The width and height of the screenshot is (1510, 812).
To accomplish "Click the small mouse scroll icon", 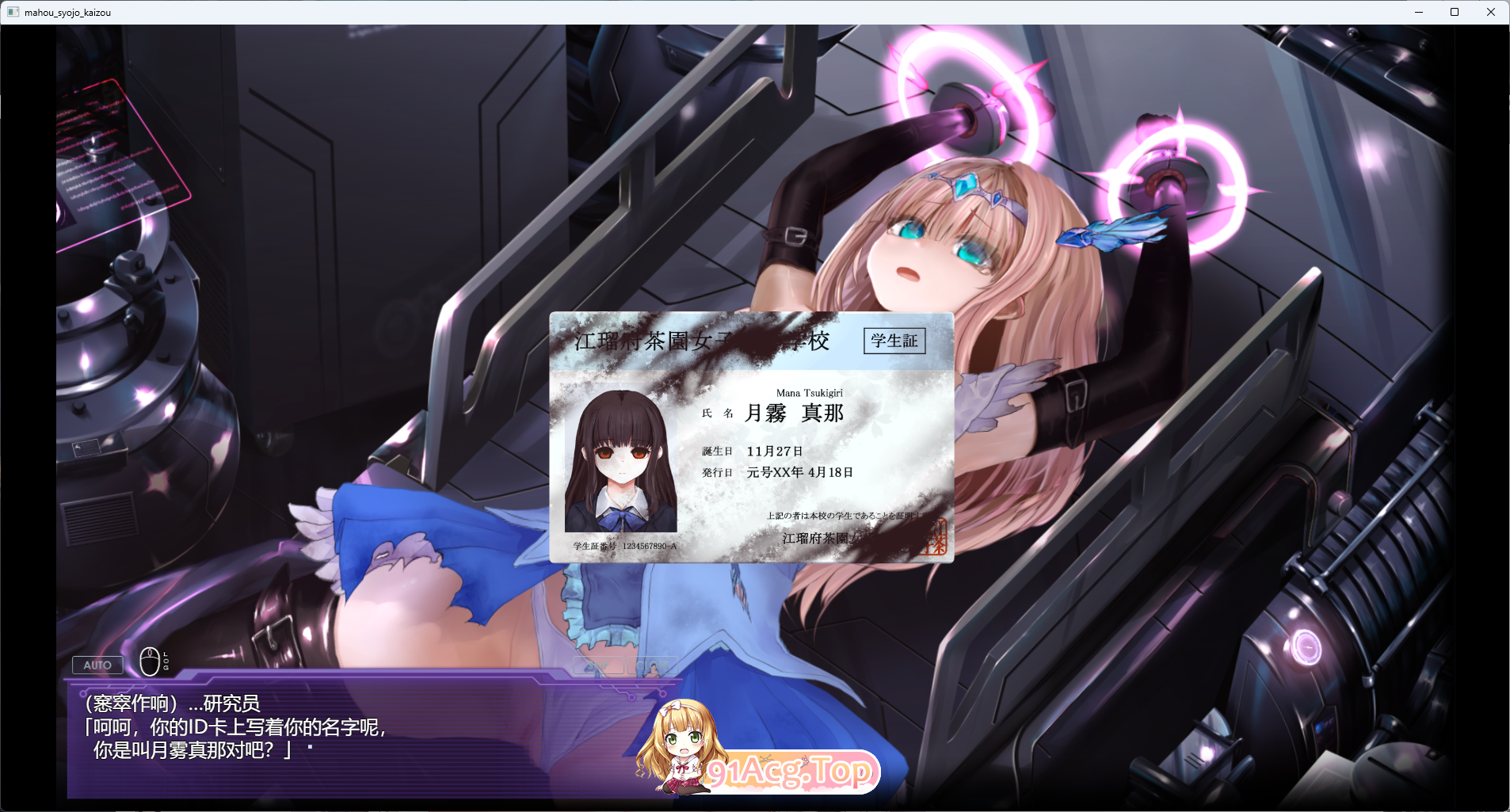I will tap(151, 661).
